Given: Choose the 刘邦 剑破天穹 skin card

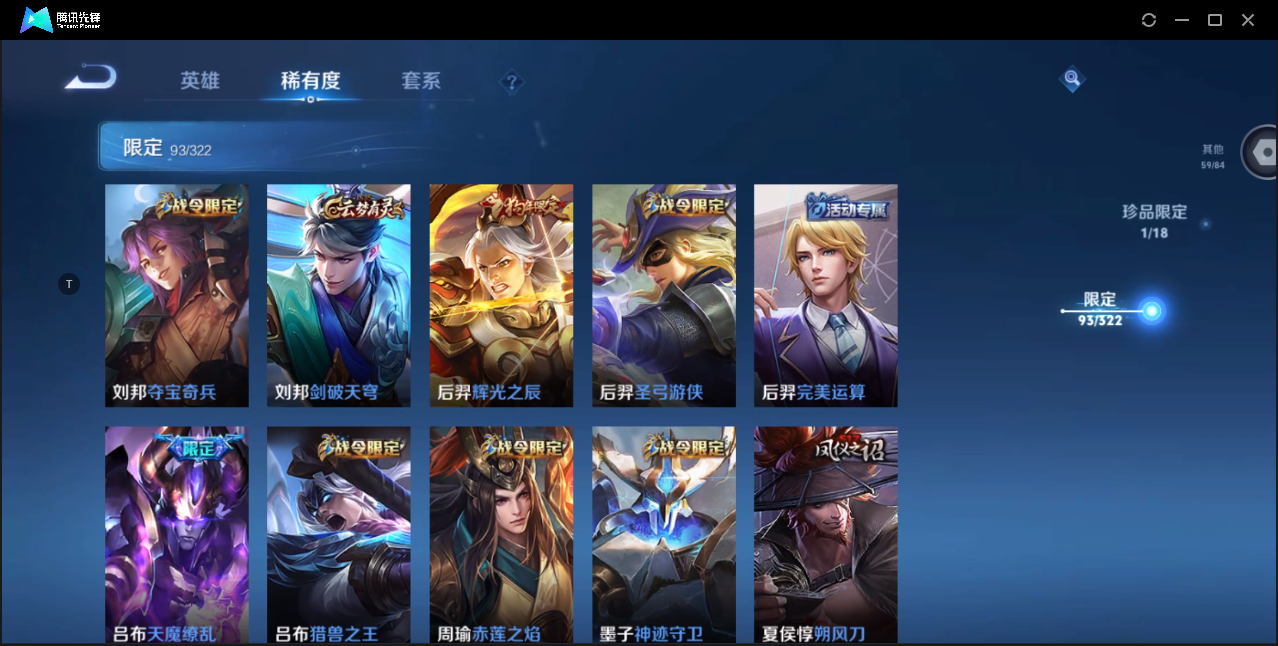Looking at the screenshot, I should (339, 295).
